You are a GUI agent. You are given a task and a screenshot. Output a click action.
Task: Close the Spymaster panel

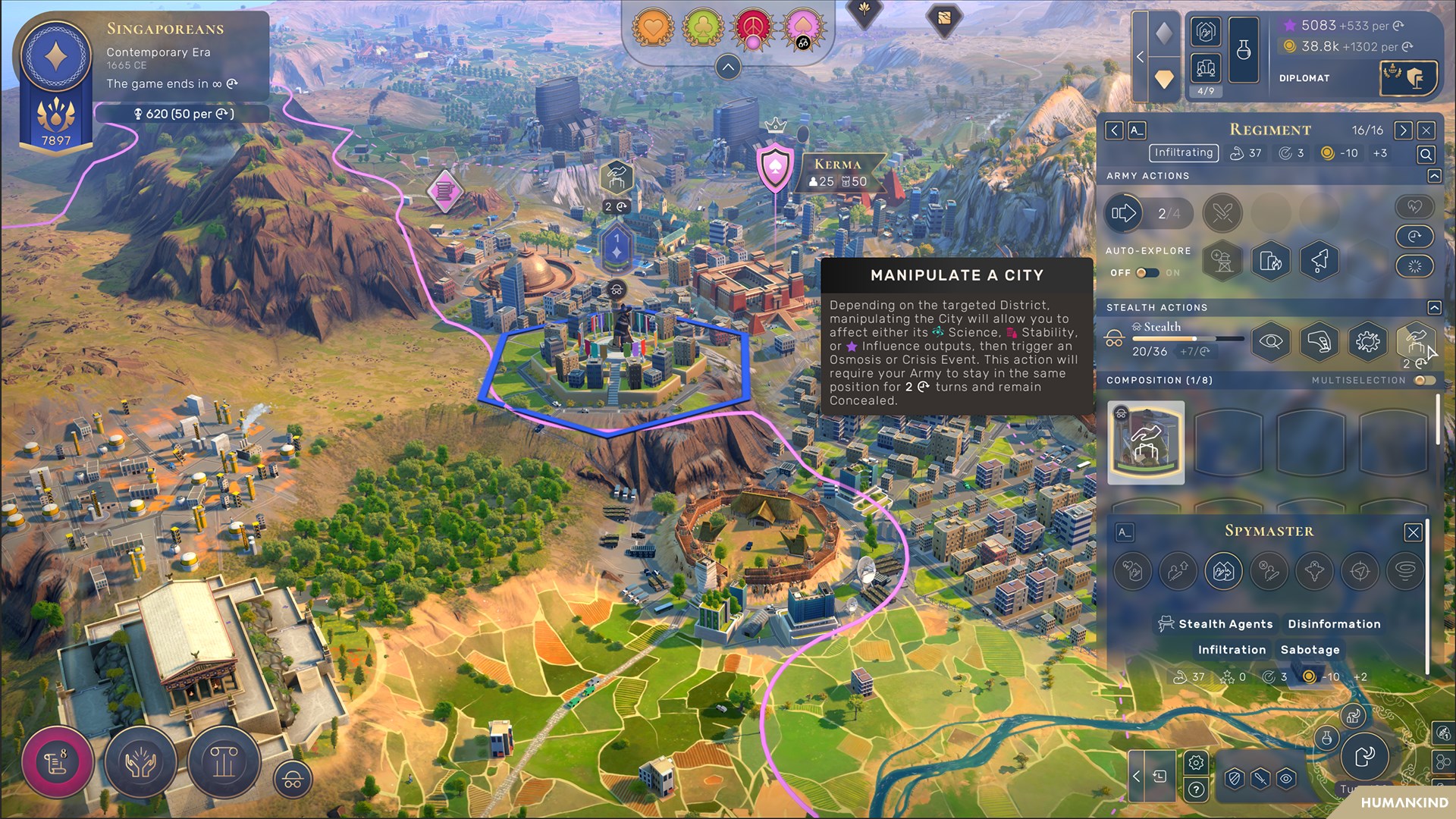[1413, 532]
